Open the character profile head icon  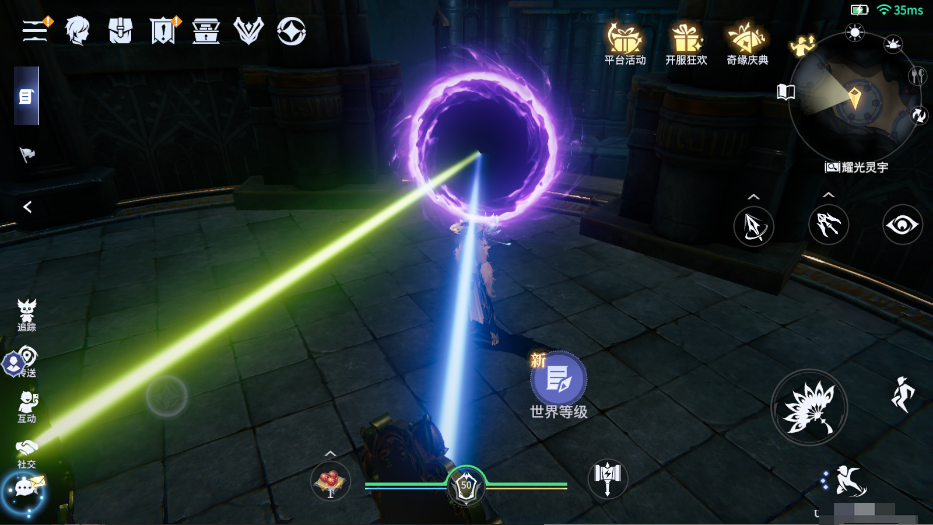pyautogui.click(x=77, y=31)
